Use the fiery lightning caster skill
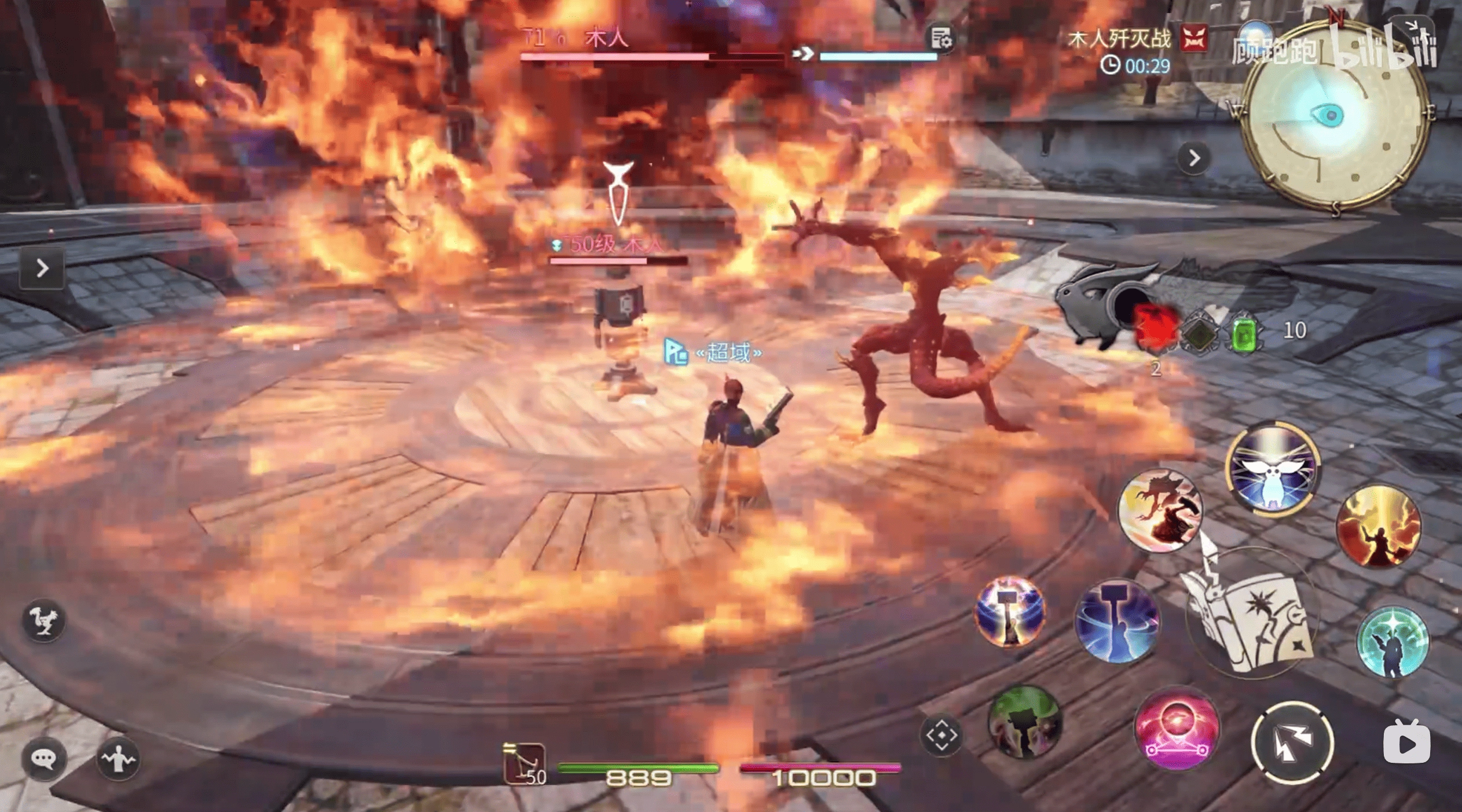This screenshot has height=812, width=1462. point(1378,527)
